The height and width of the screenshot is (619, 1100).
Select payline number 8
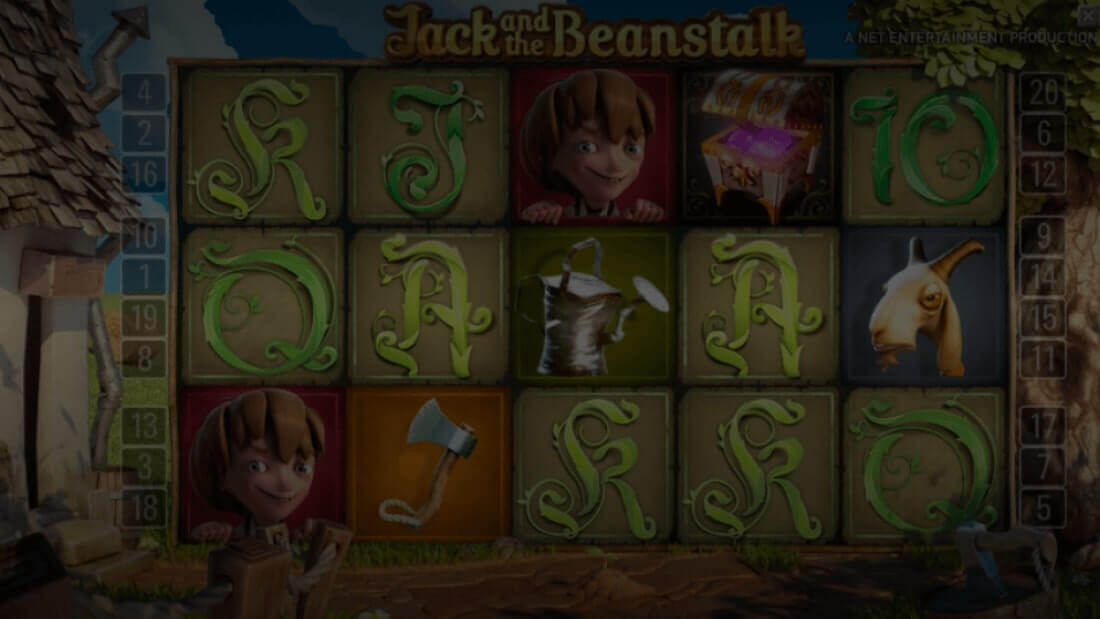(x=145, y=357)
